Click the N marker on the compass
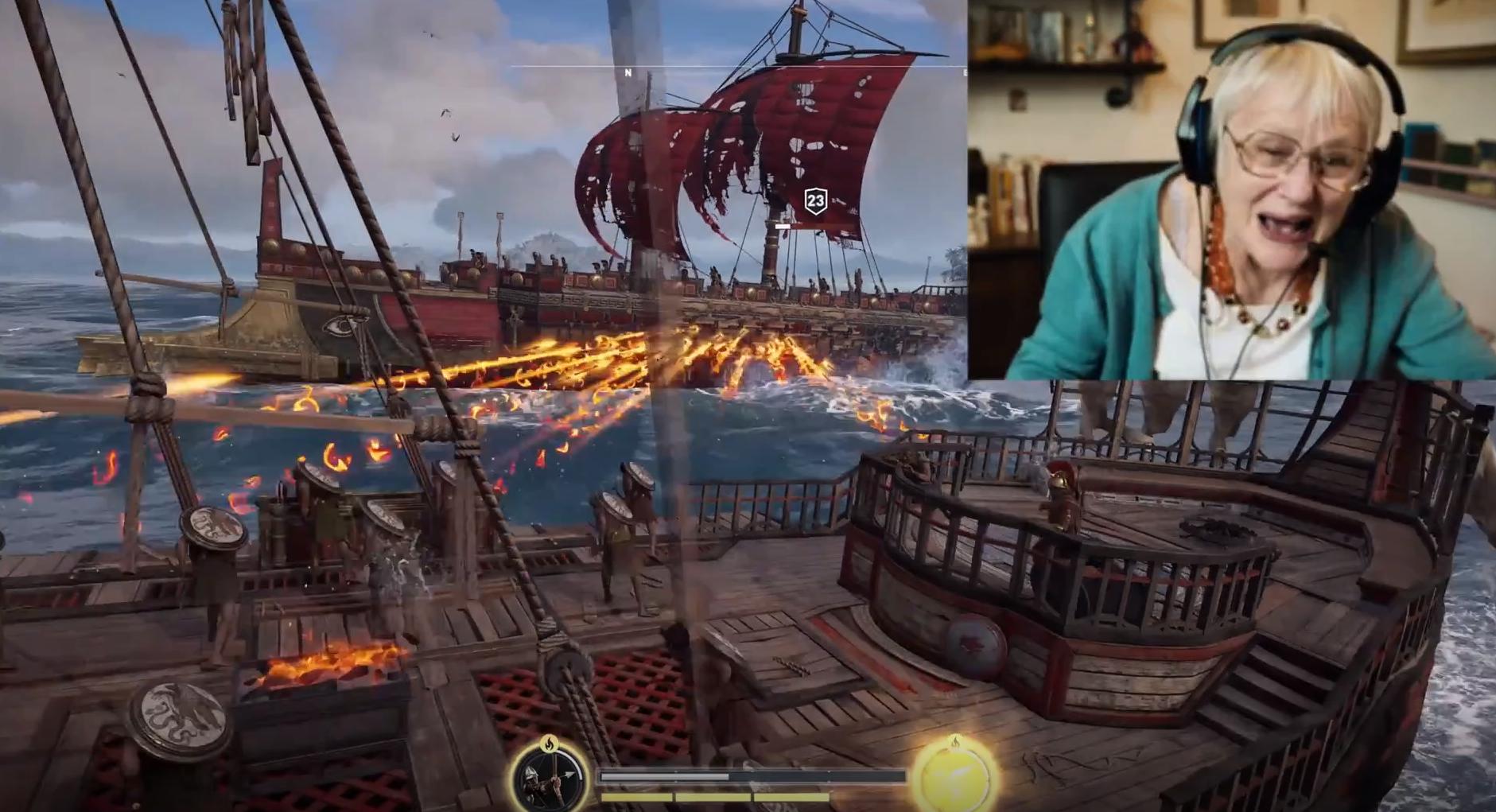 tap(628, 73)
